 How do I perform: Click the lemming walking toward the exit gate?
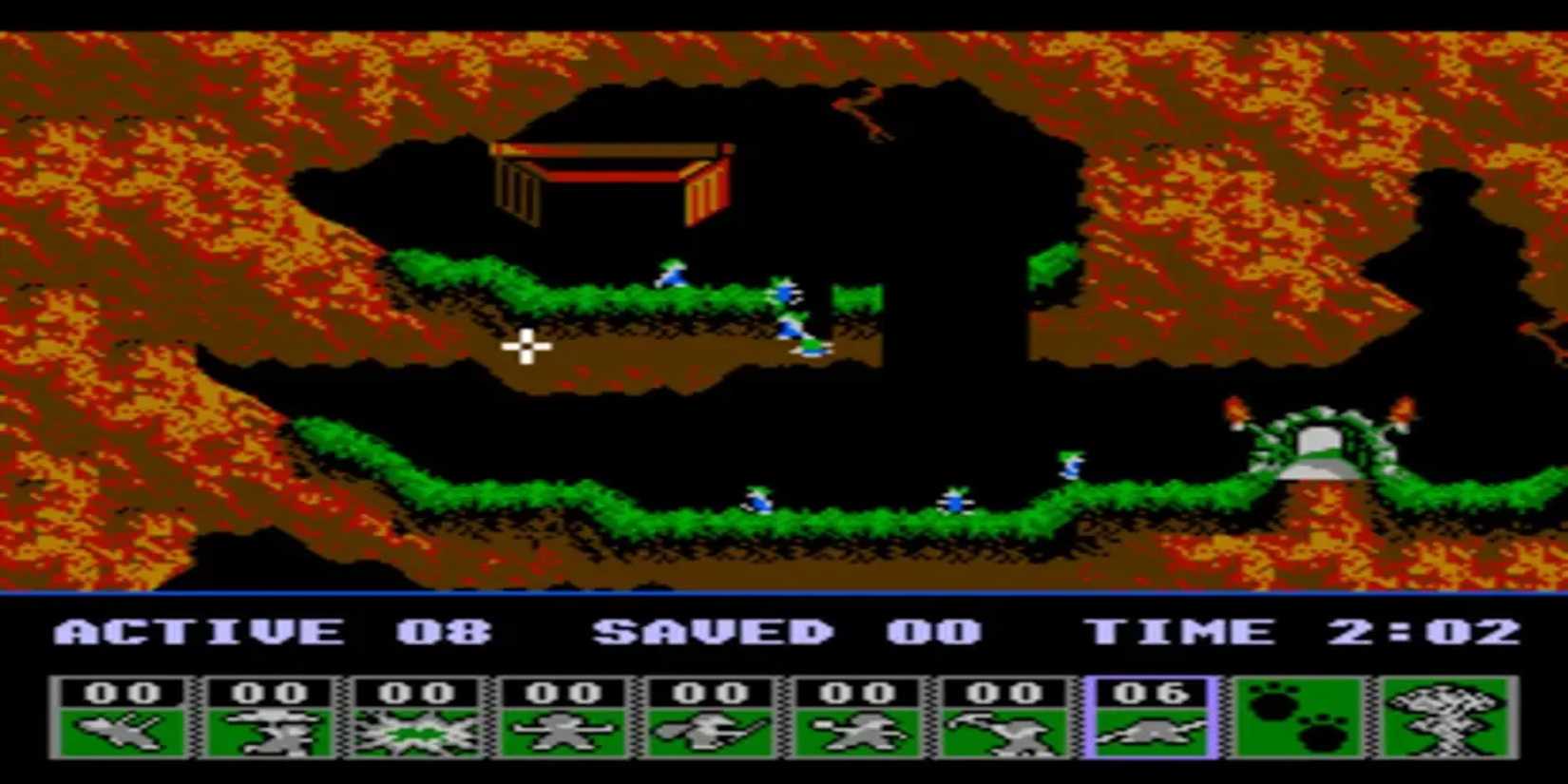[1074, 466]
